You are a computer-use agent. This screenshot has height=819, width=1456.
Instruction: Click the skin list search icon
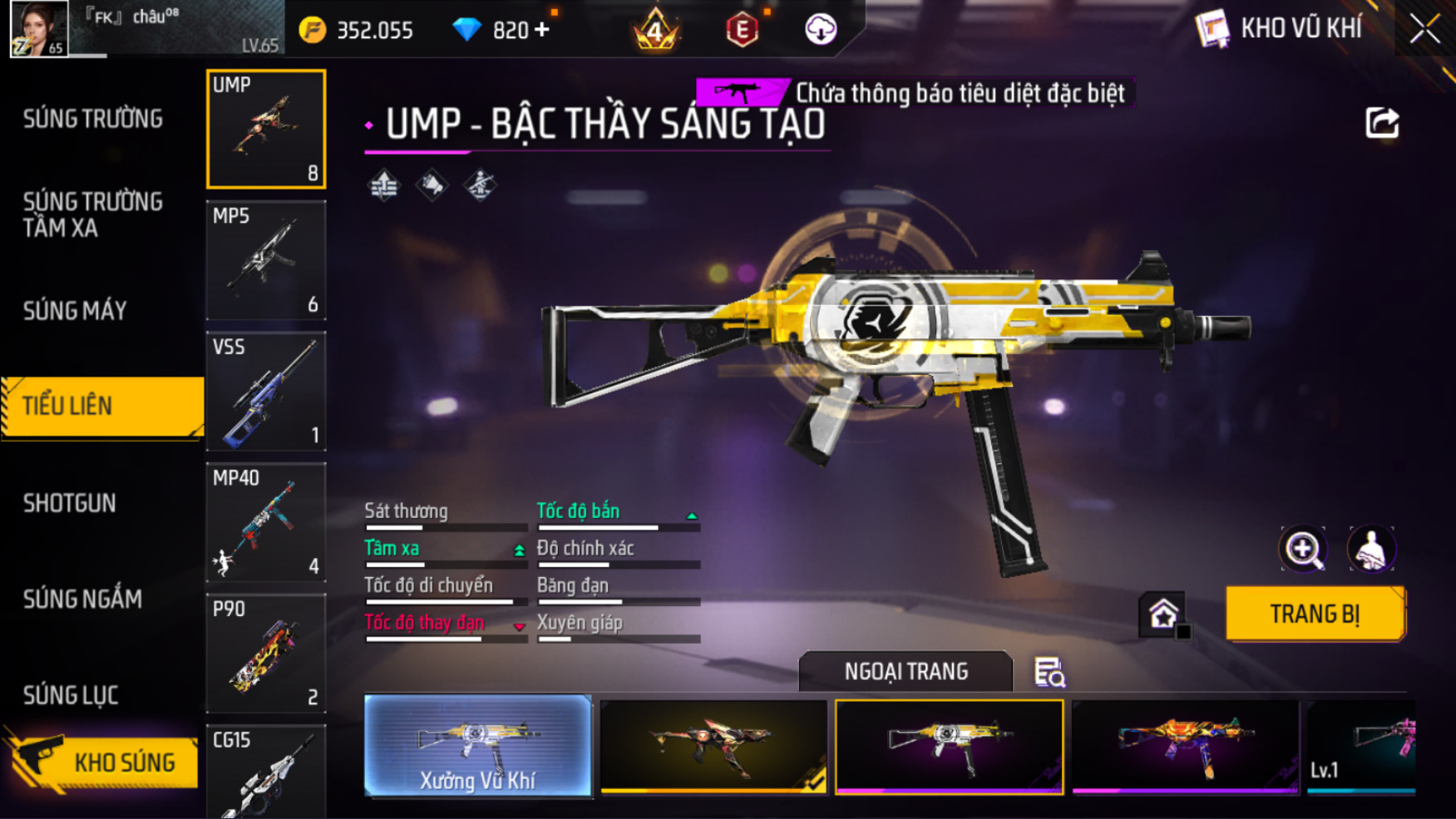[x=1049, y=672]
